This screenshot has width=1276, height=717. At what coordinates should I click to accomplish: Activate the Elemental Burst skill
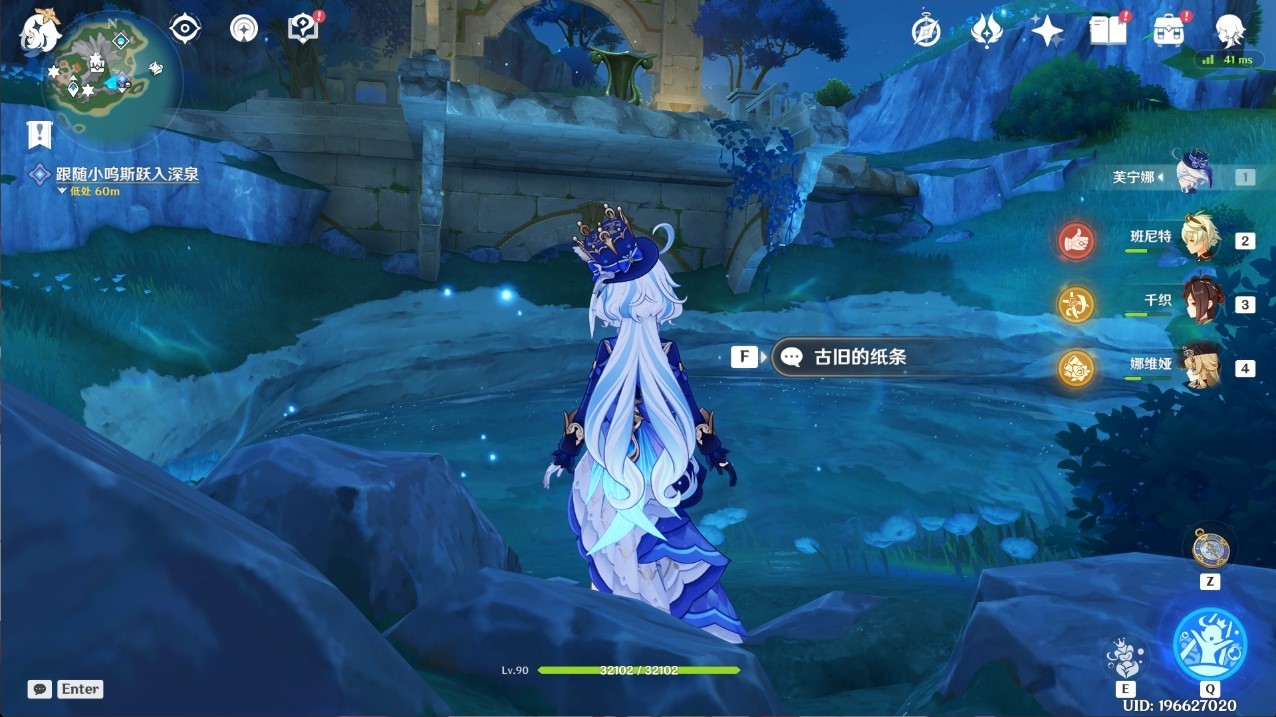[x=1209, y=644]
